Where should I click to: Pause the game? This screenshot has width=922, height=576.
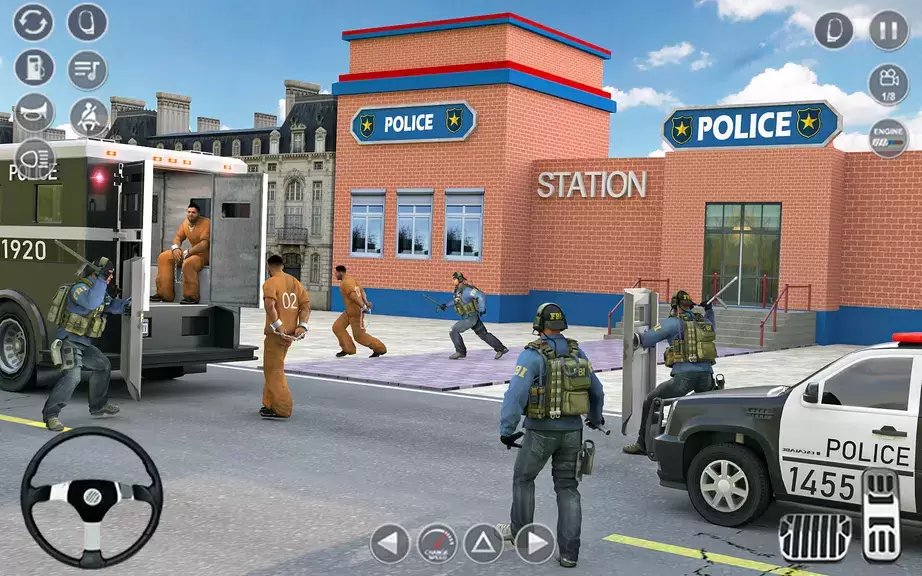coord(888,30)
